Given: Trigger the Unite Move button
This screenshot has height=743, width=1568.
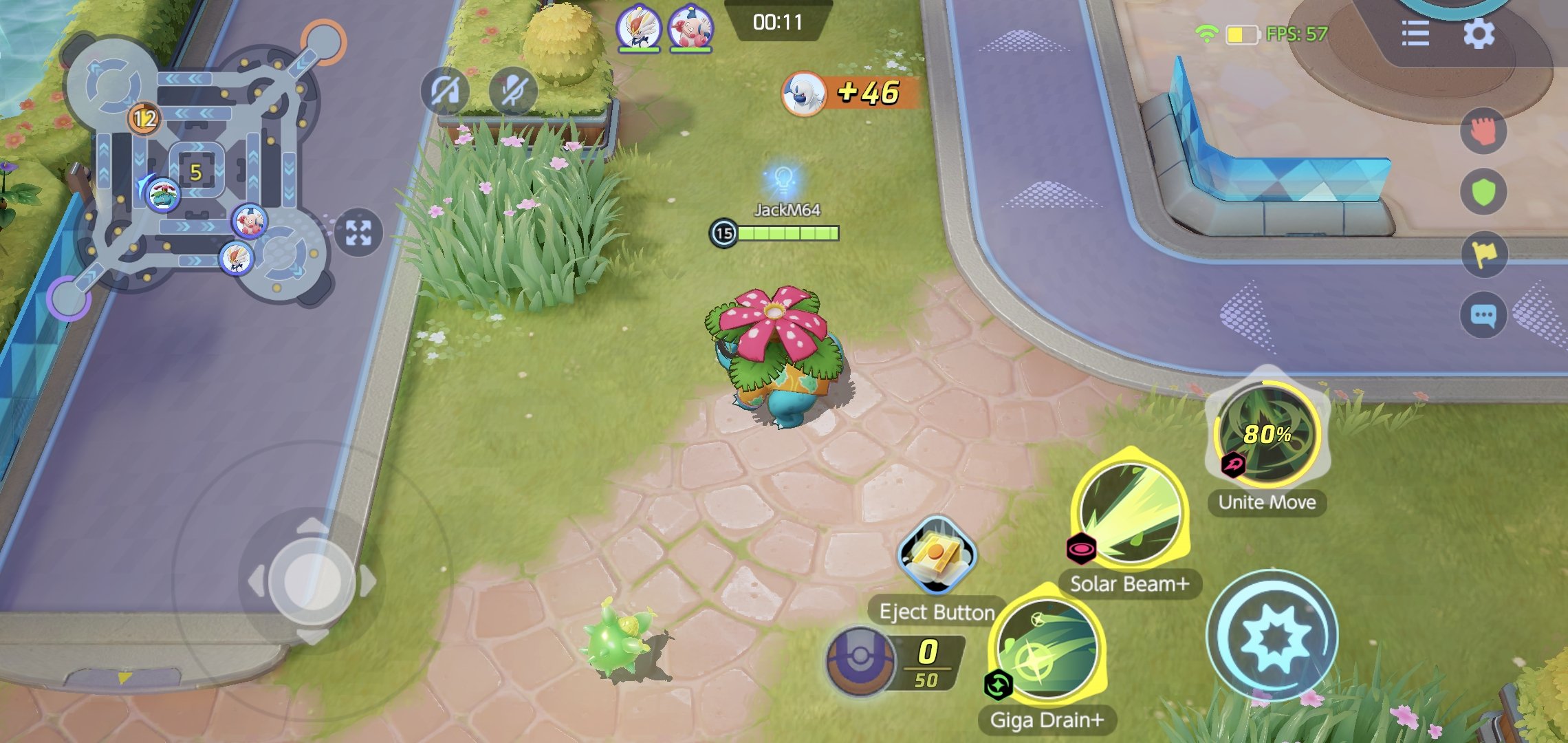Looking at the screenshot, I should tap(1267, 433).
